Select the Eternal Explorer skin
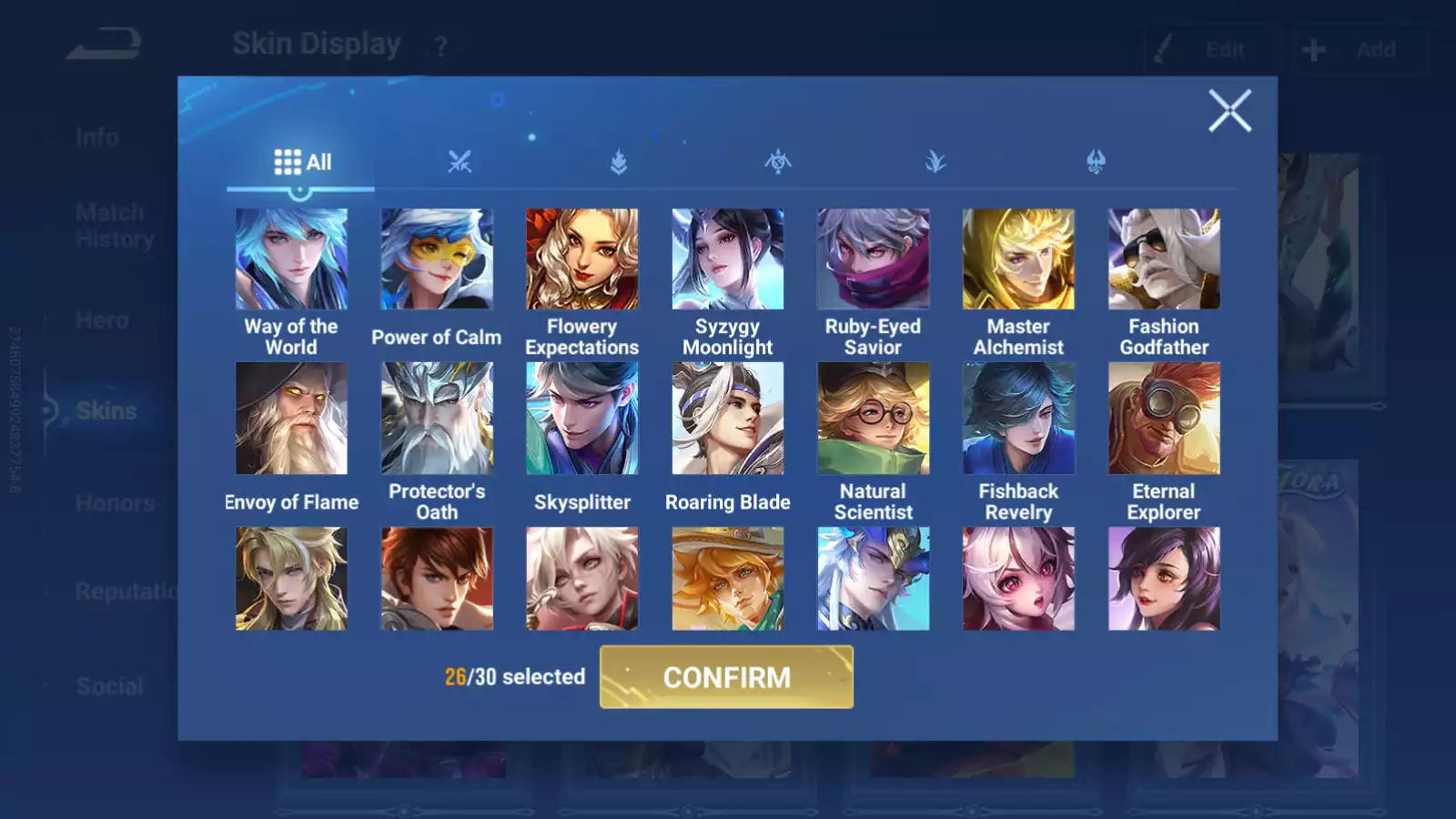Image resolution: width=1456 pixels, height=819 pixels. click(x=1164, y=419)
